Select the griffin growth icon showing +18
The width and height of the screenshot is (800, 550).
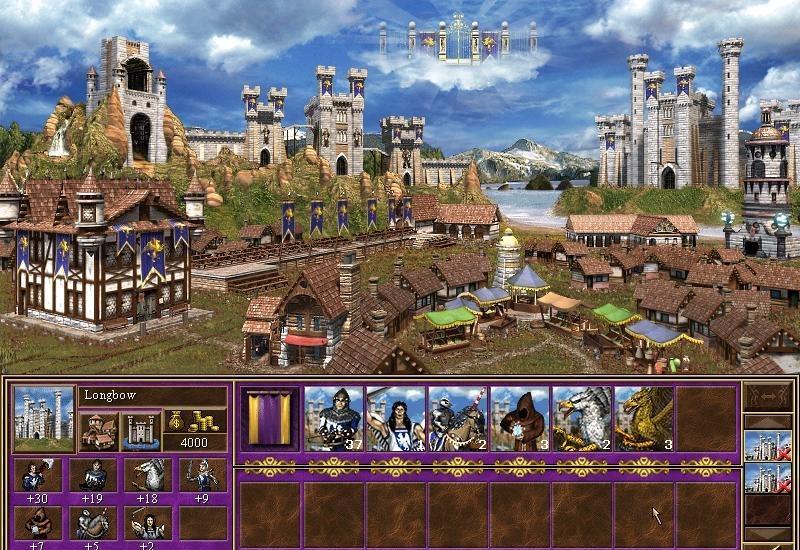148,474
